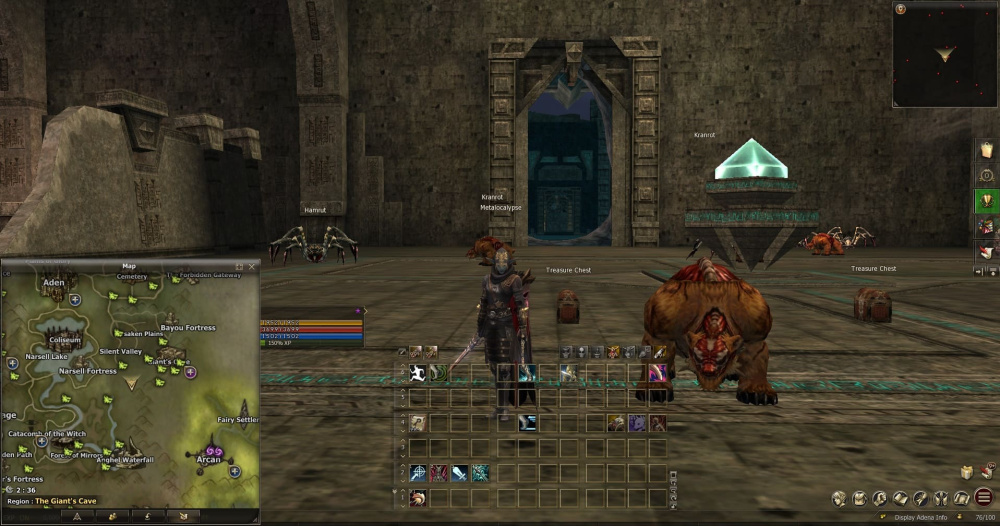Activate the crosshair target skill
The height and width of the screenshot is (526, 1000).
(x=417, y=472)
